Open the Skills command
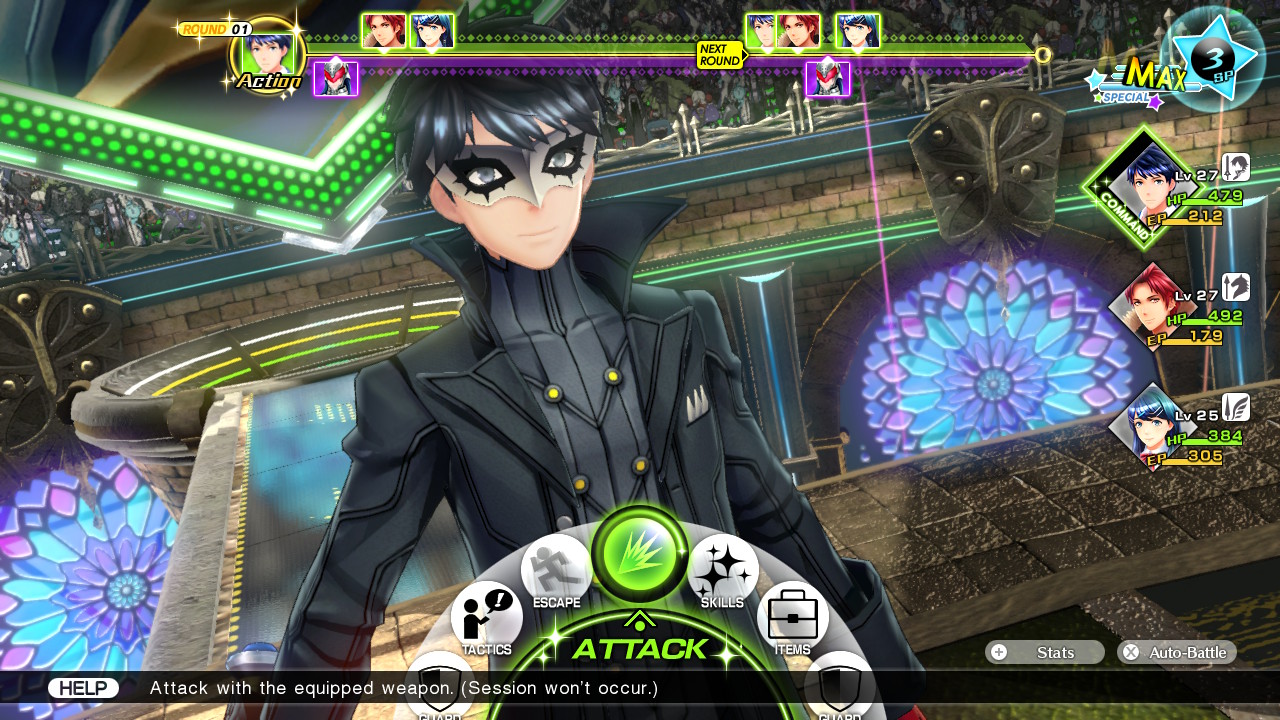Screen dimensions: 1280x720 [723, 570]
